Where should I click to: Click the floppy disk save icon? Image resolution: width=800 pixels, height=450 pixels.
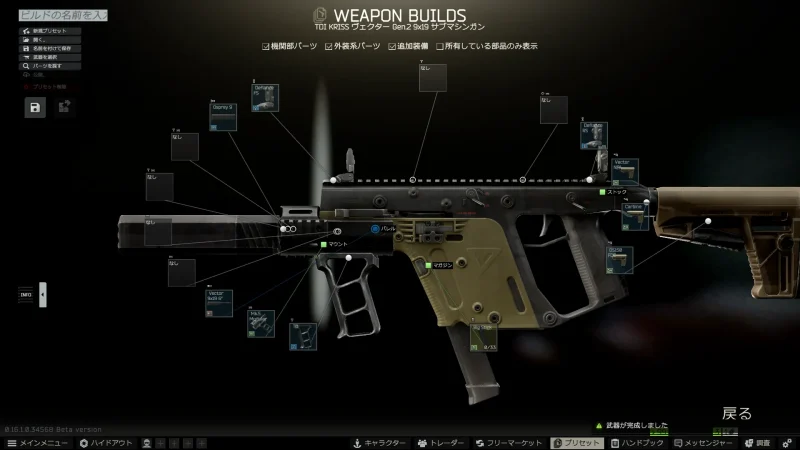click(36, 108)
